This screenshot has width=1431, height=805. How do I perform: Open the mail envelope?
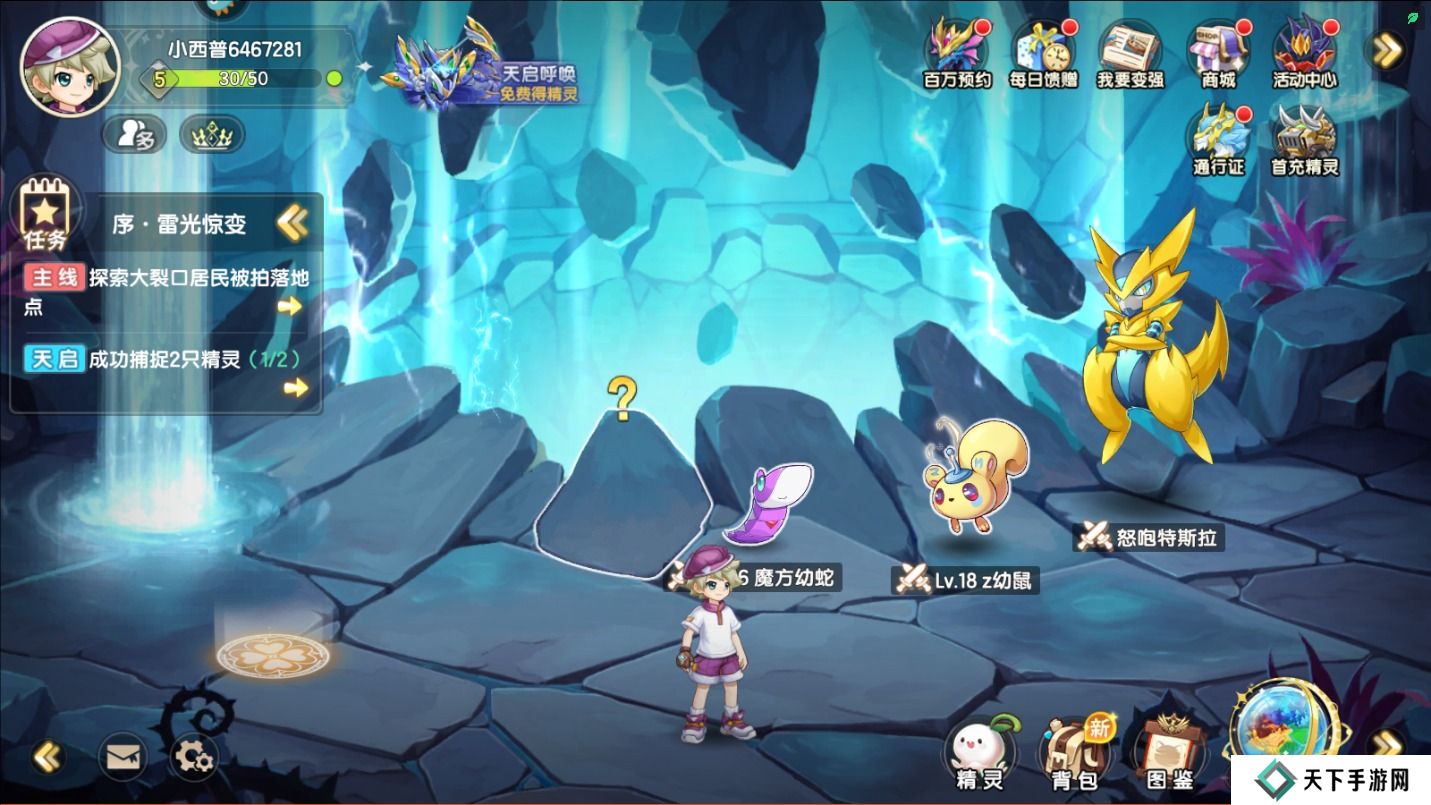[x=122, y=757]
